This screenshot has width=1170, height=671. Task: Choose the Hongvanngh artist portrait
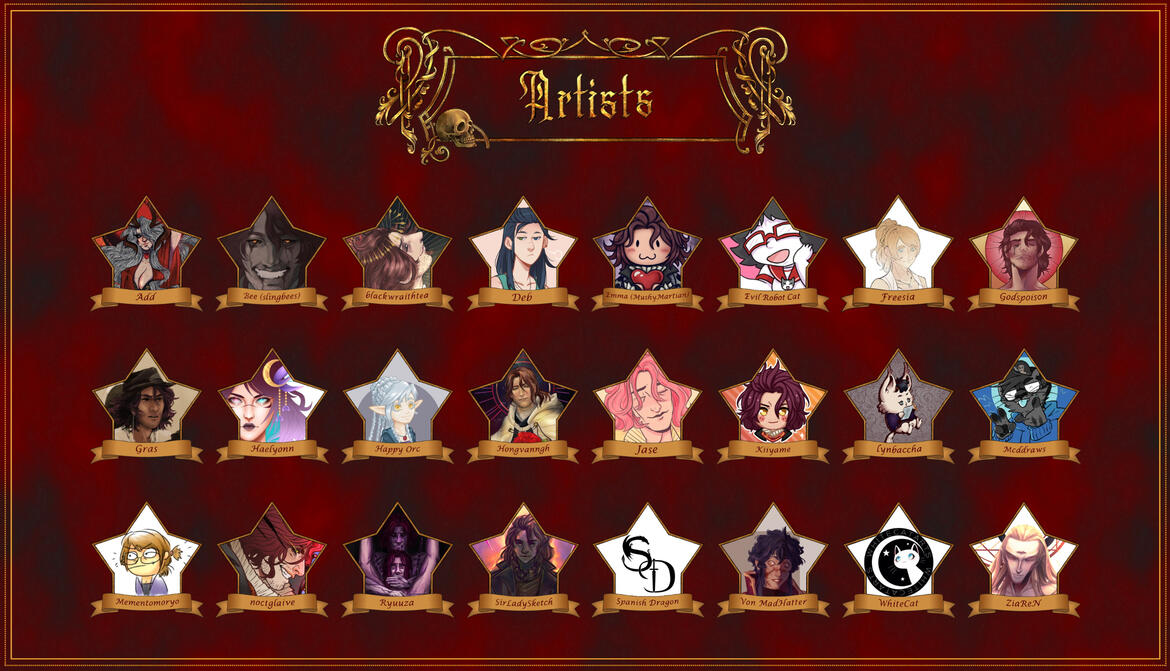point(523,405)
